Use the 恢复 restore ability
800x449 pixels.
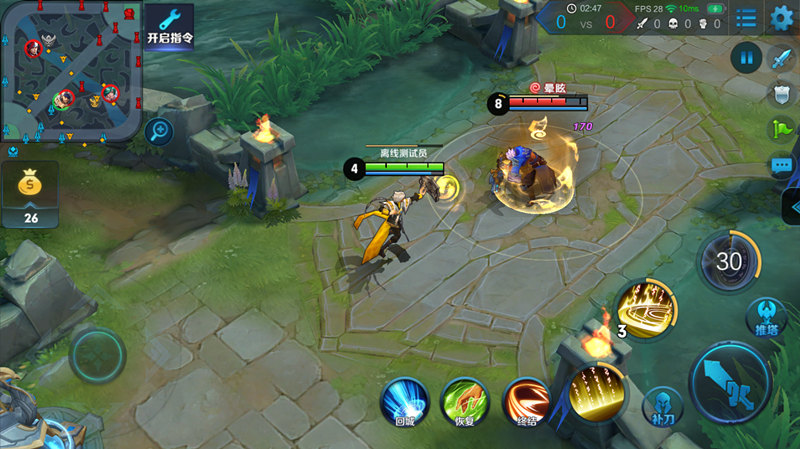tap(463, 402)
